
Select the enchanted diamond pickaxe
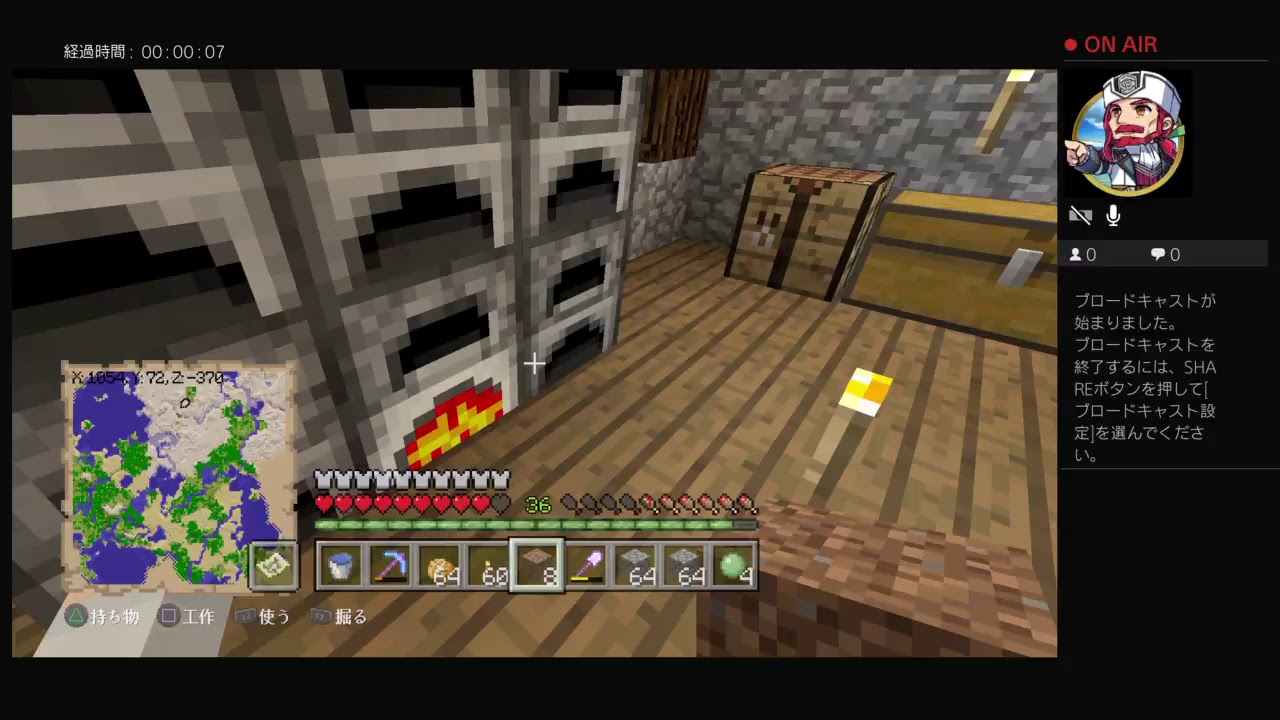[390, 566]
